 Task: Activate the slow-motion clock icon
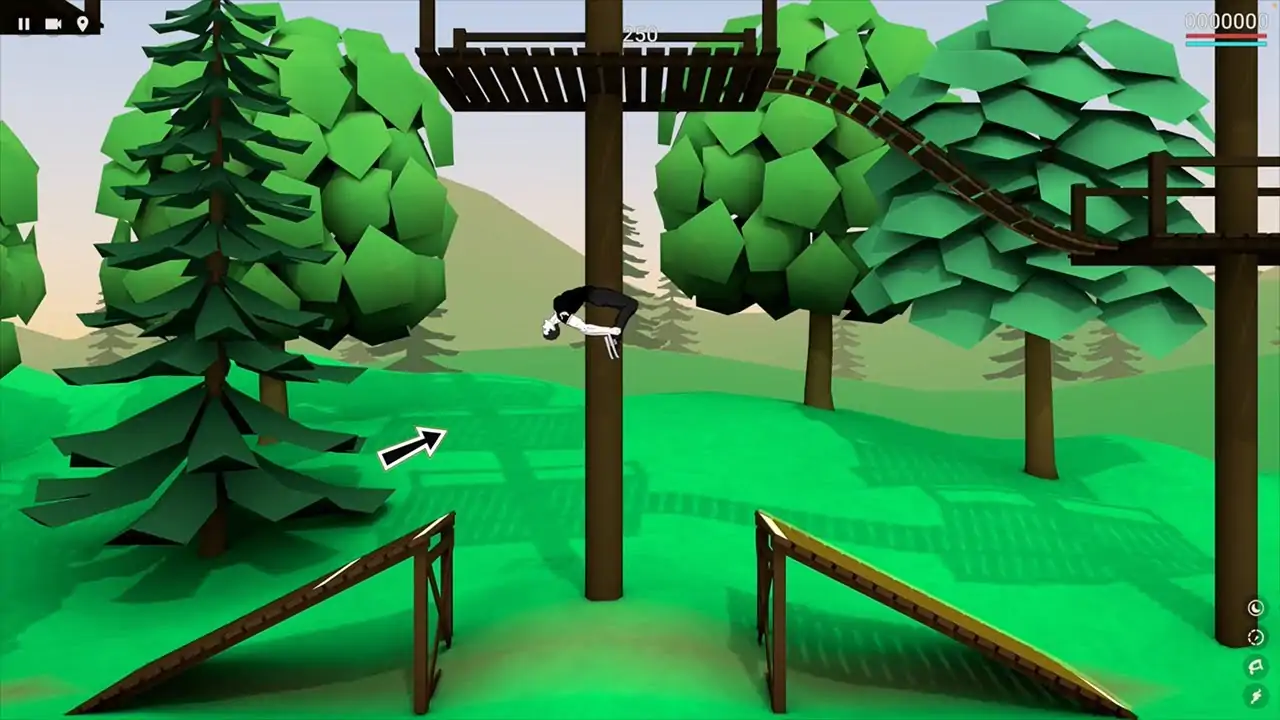click(1256, 636)
